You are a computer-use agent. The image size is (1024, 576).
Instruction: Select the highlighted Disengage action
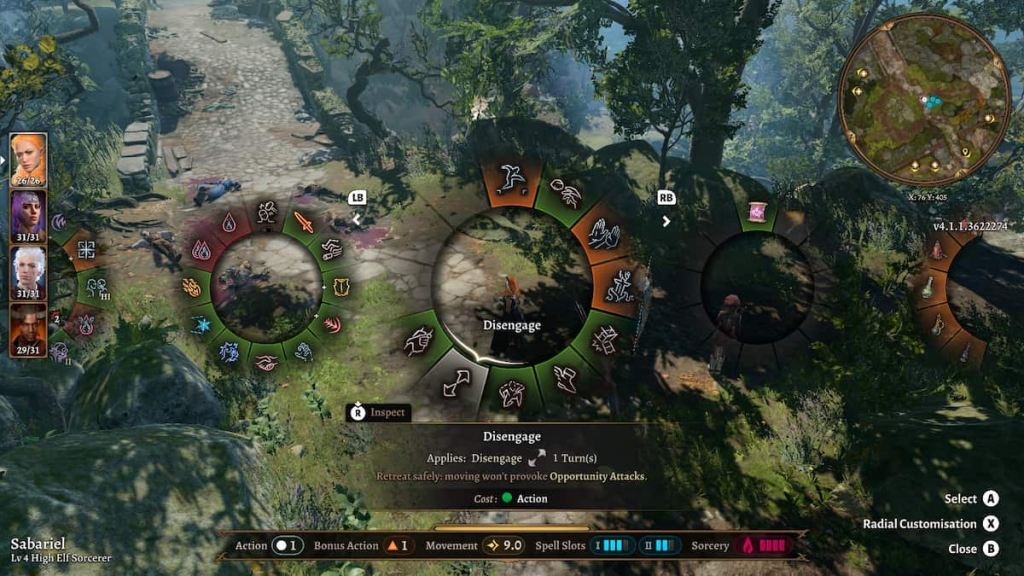click(457, 382)
